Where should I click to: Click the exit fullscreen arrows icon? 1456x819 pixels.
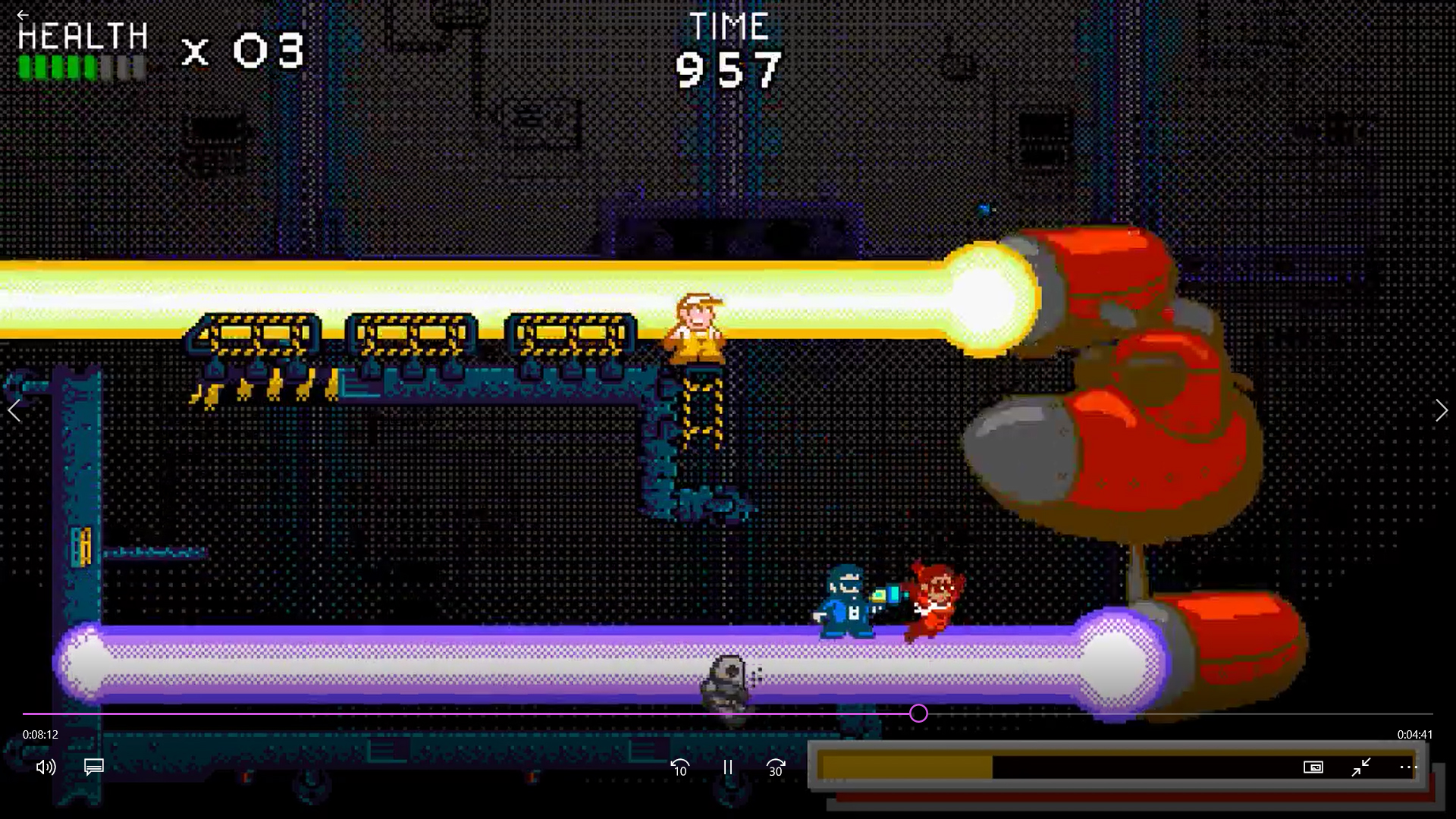coord(1361,767)
